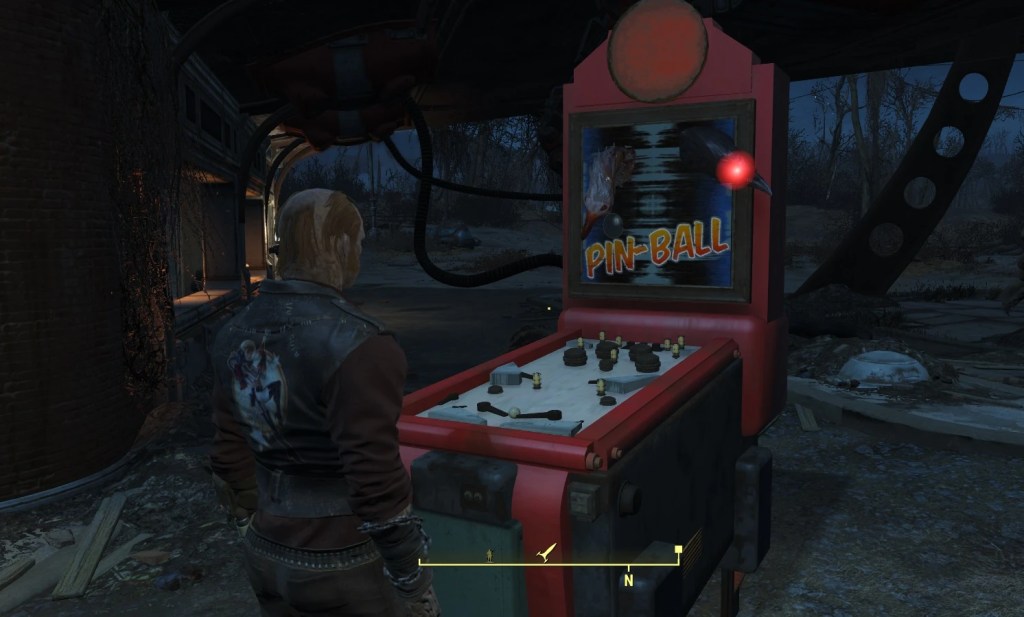Click the square marker at the compass end
Screen dimensions: 1024x617
click(x=679, y=549)
